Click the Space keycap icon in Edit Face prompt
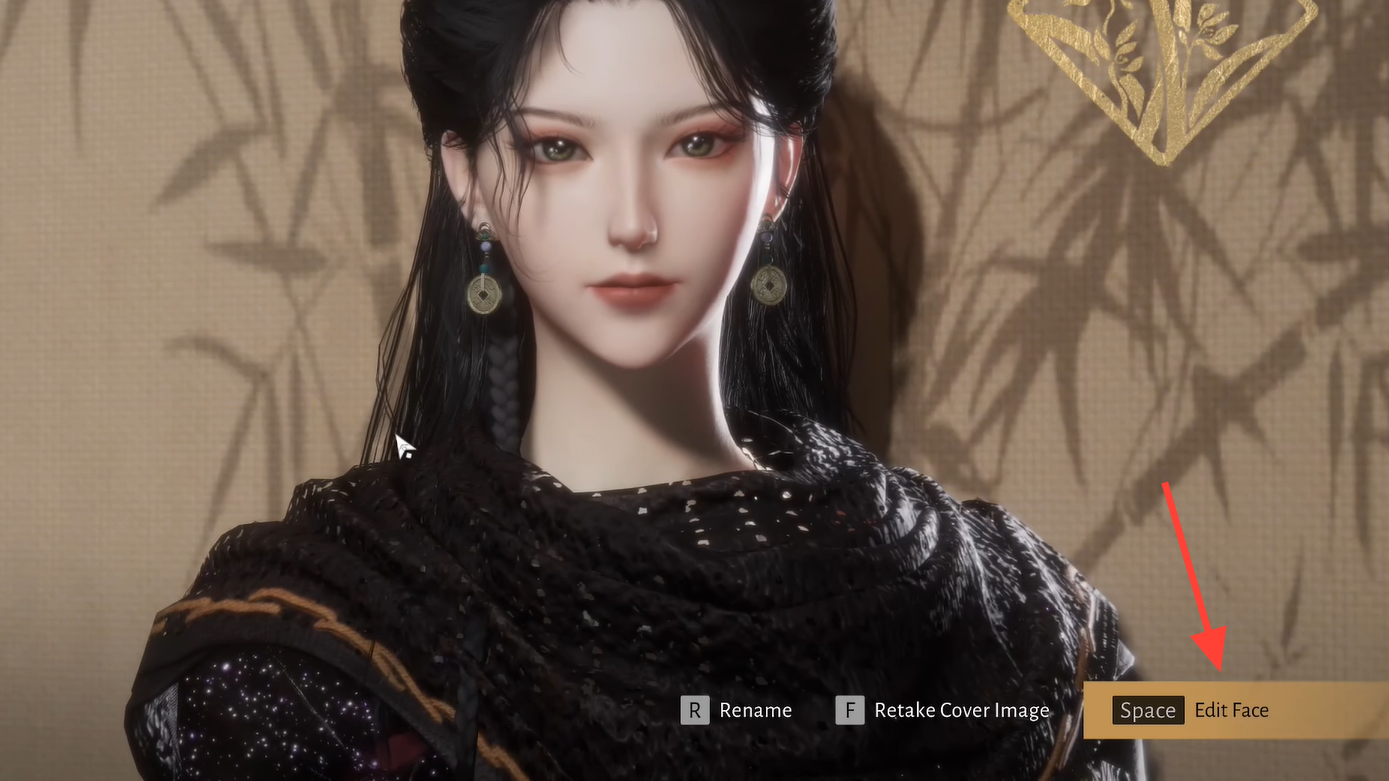This screenshot has height=781, width=1389. pos(1147,710)
